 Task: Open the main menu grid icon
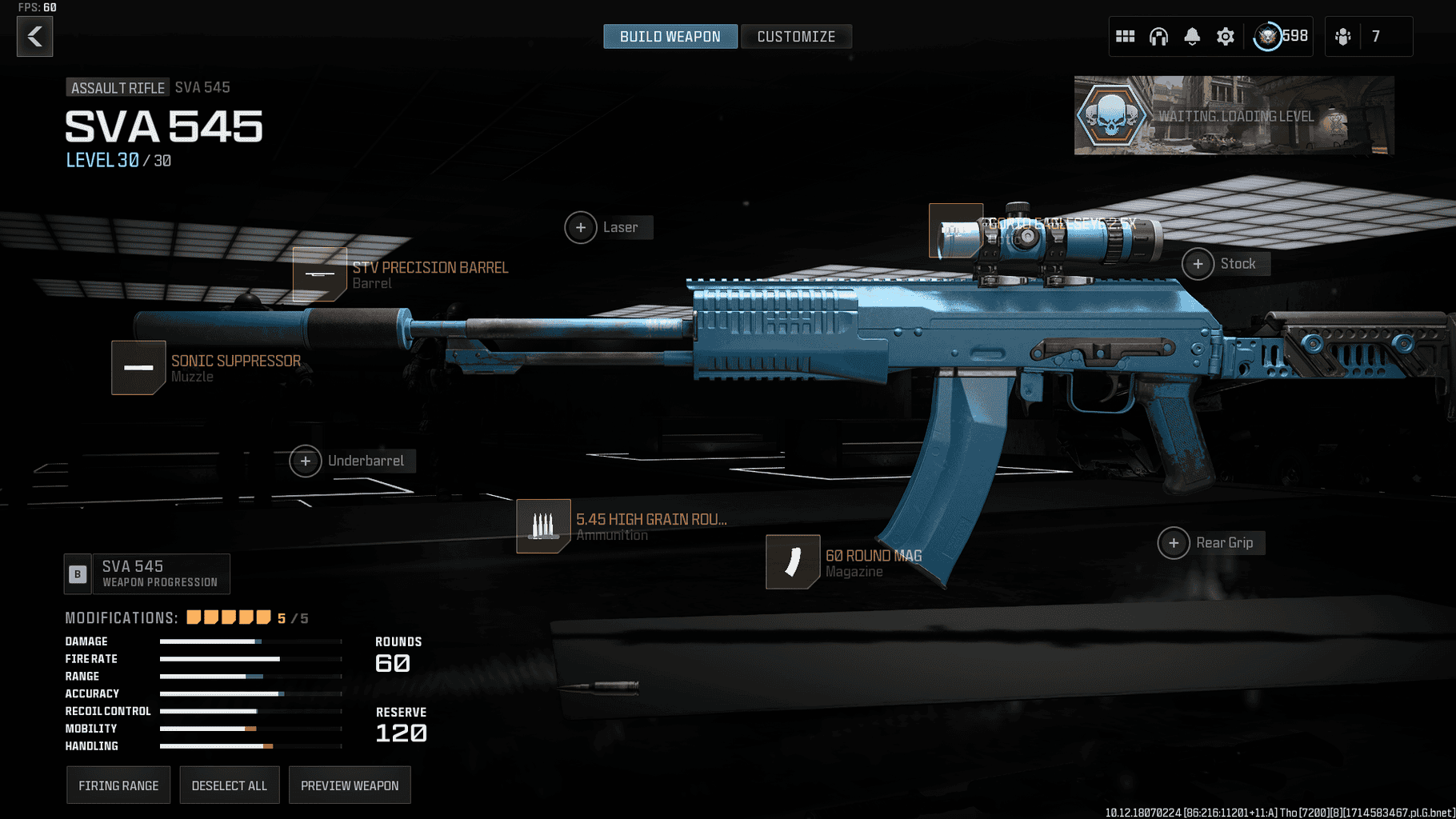pos(1125,36)
